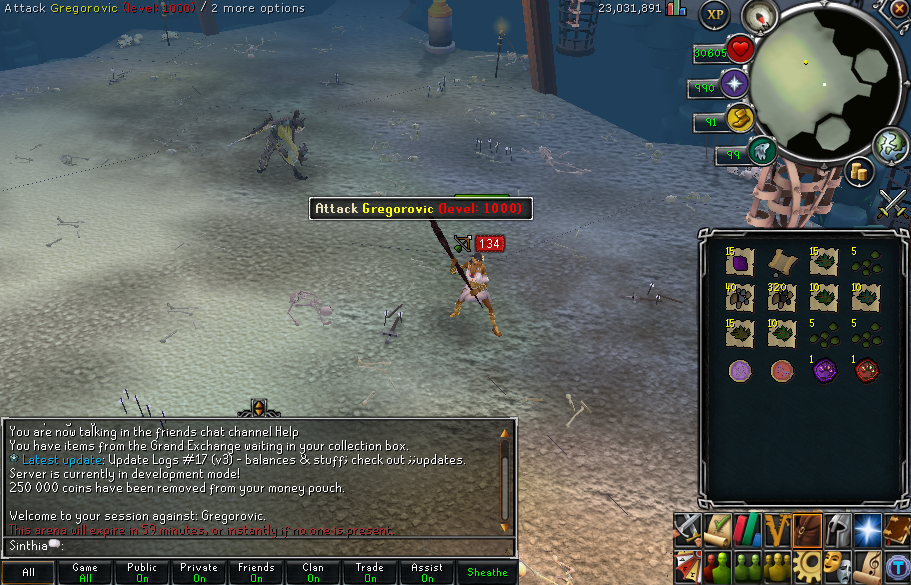Select the stack of 320 noted ore
Image resolution: width=911 pixels, height=585 pixels.
(781, 298)
